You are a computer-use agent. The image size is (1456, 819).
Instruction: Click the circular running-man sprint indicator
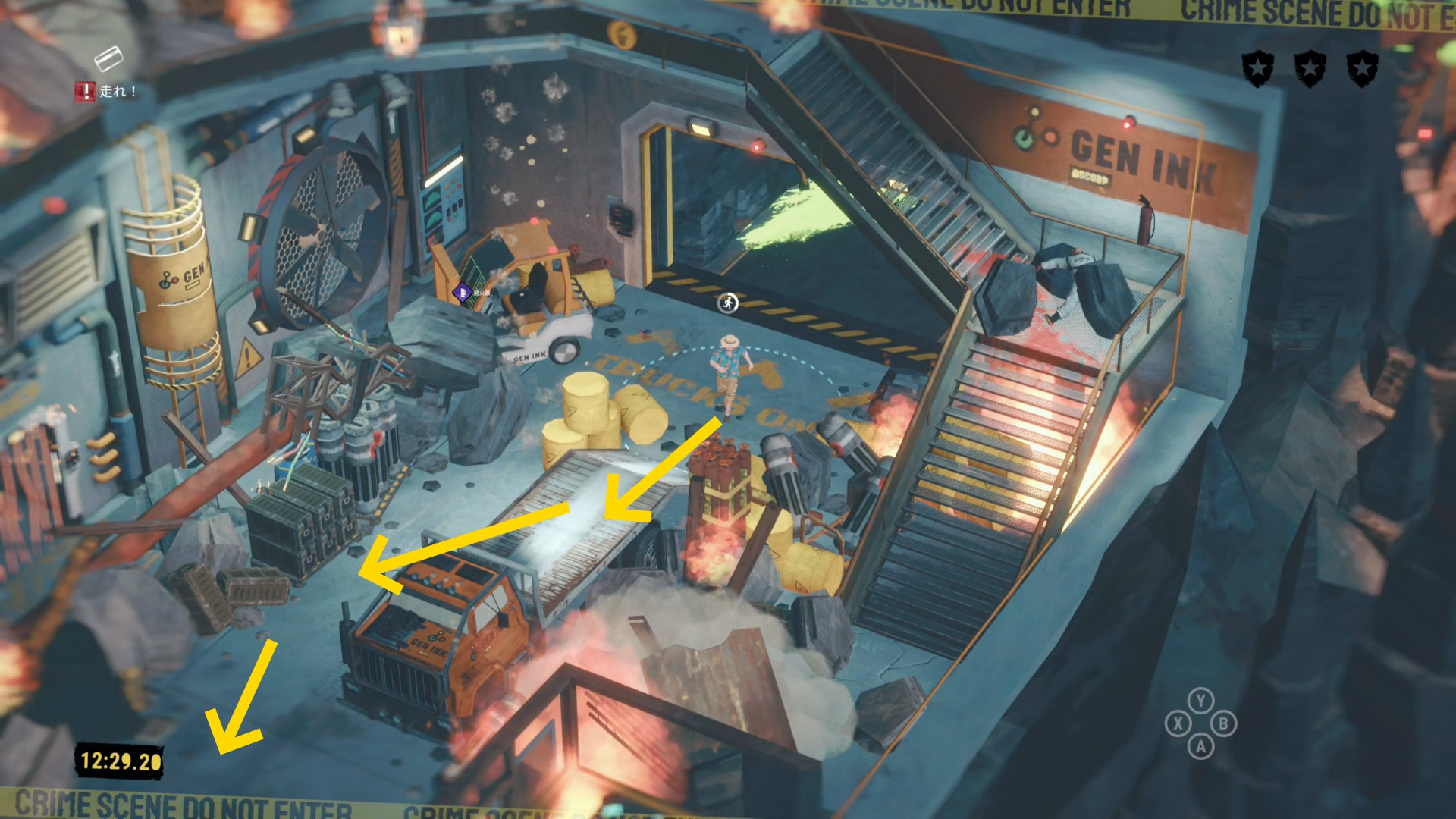[x=728, y=303]
